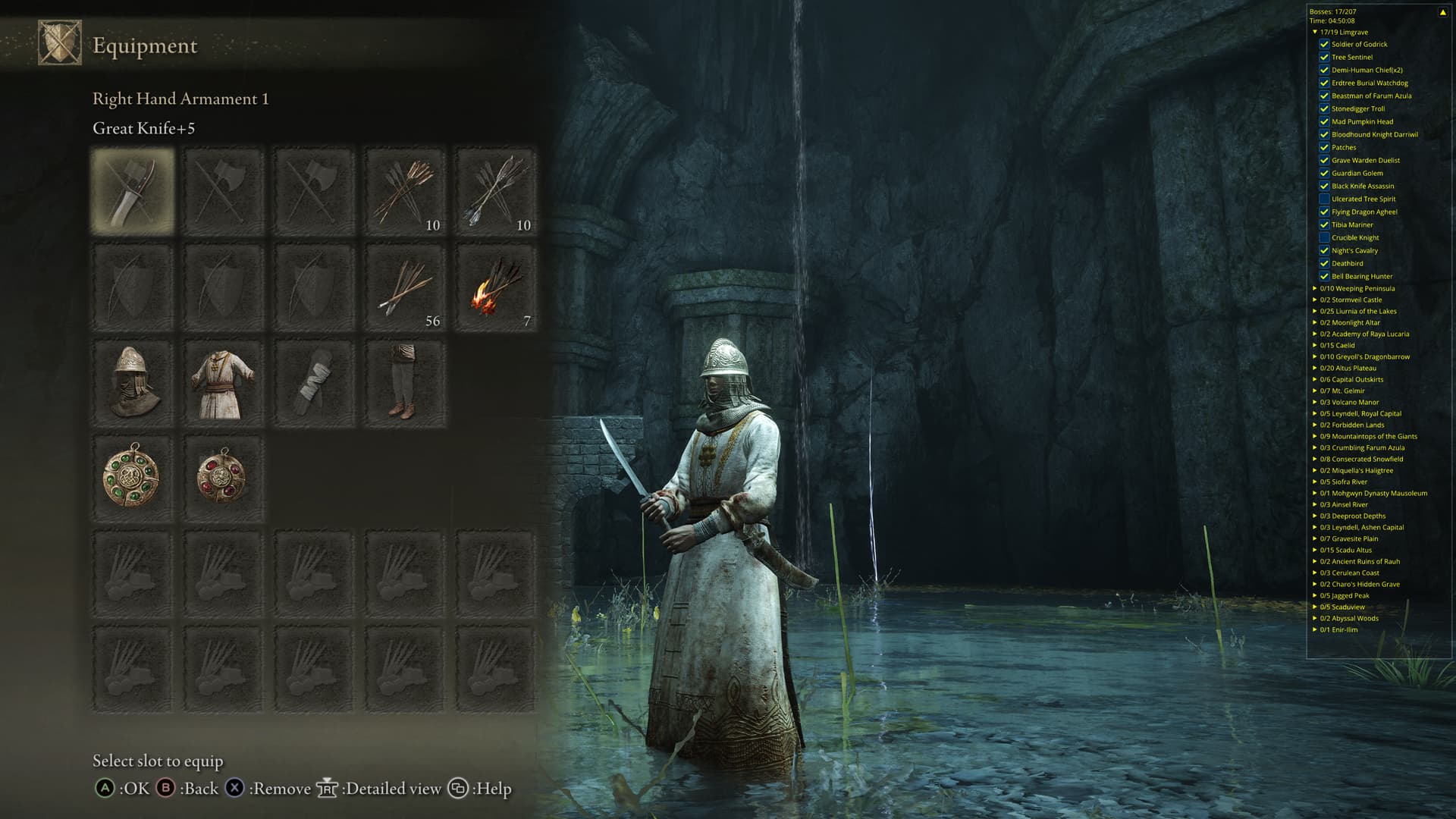This screenshot has height=819, width=1456.
Task: Toggle the Crucible Knight boss checkbox
Action: (1324, 237)
